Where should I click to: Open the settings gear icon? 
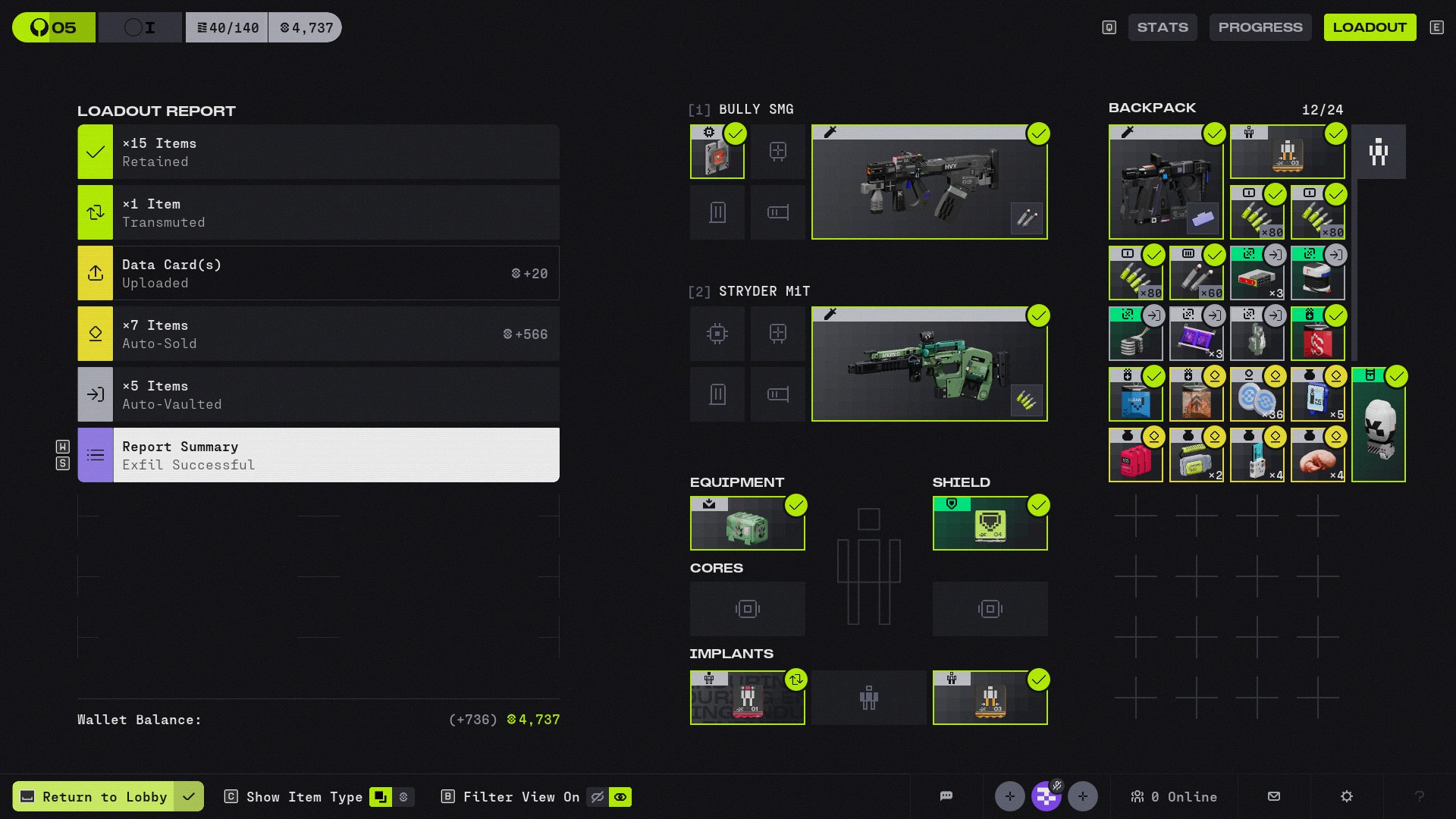pos(1346,796)
